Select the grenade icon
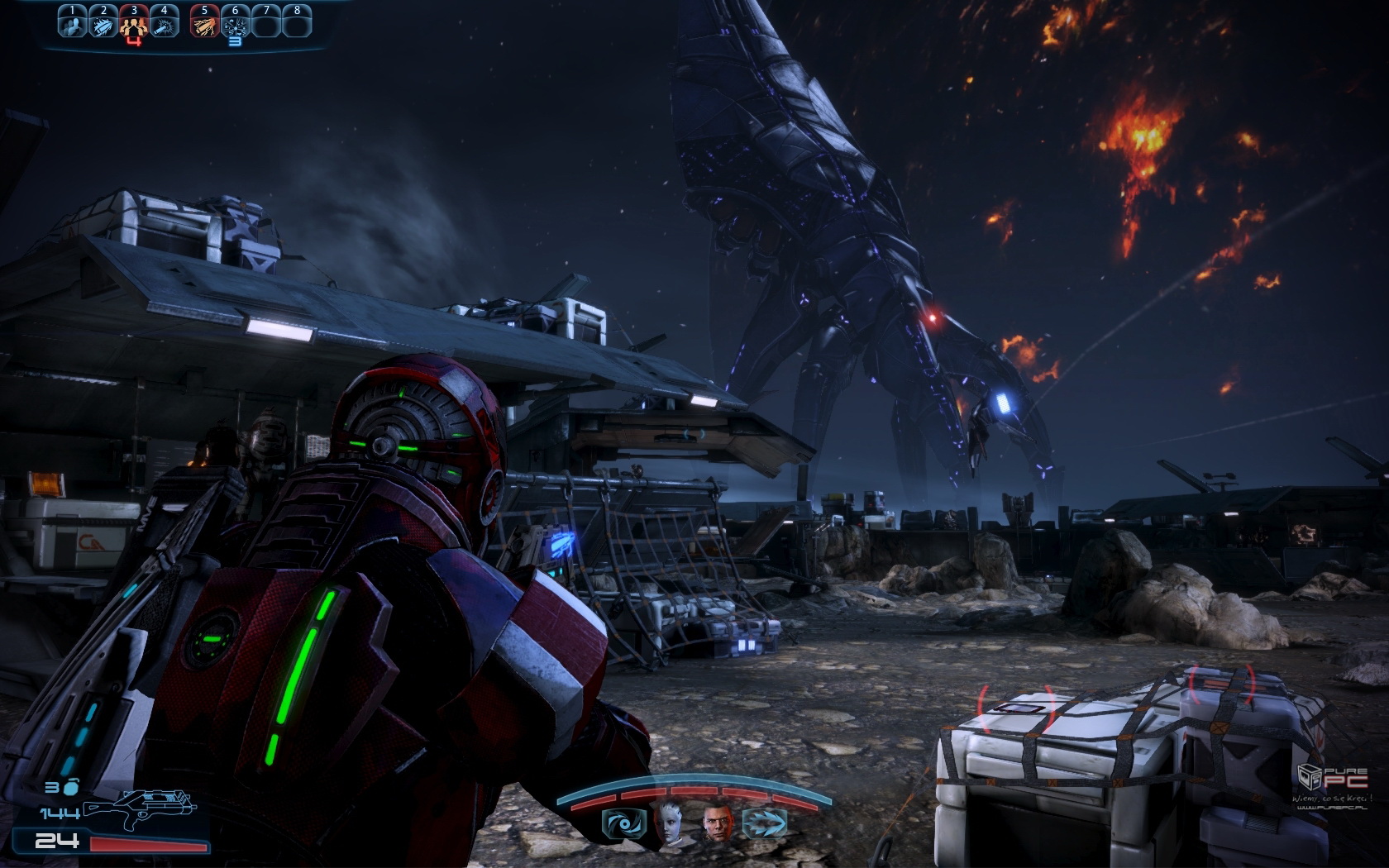This screenshot has height=868, width=1389. 72,786
